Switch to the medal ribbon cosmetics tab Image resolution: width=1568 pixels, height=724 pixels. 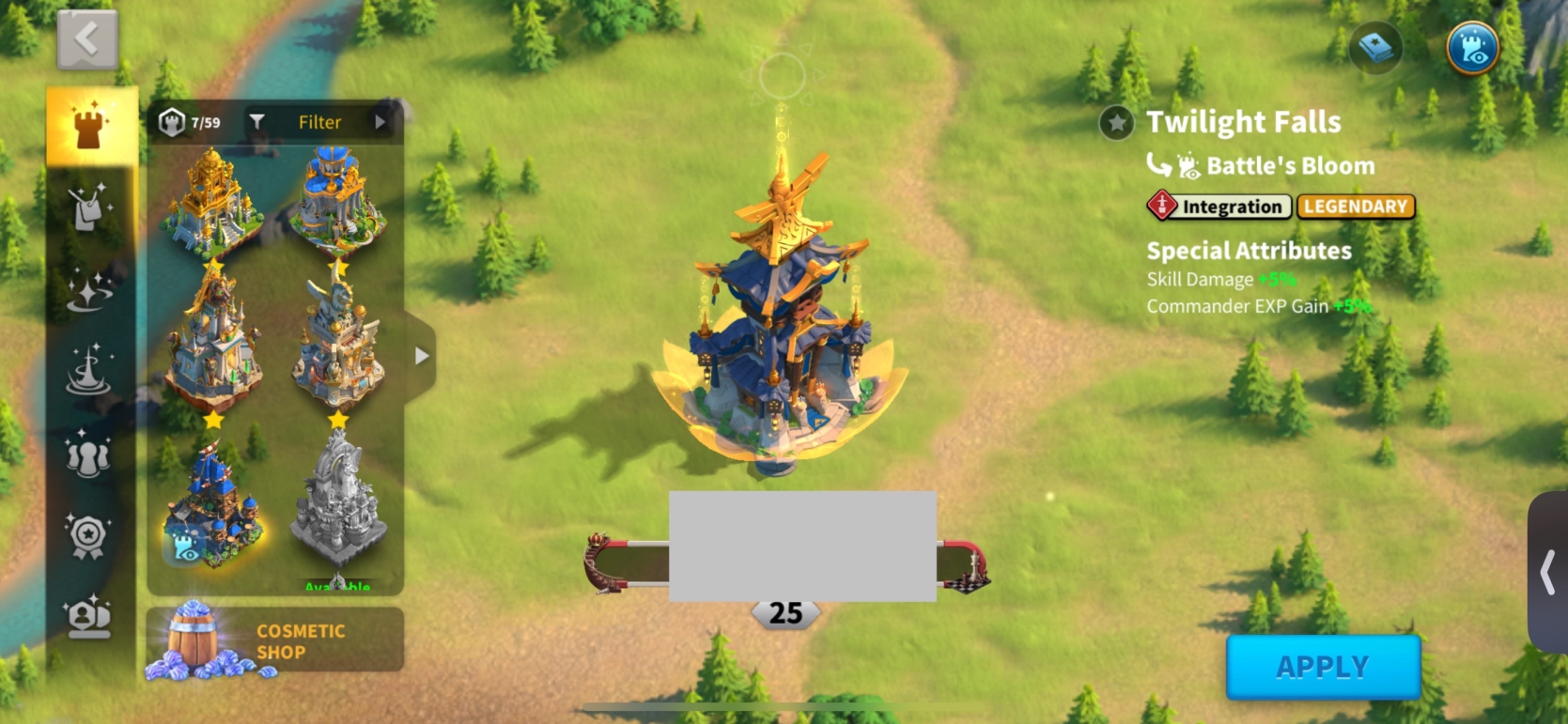90,535
